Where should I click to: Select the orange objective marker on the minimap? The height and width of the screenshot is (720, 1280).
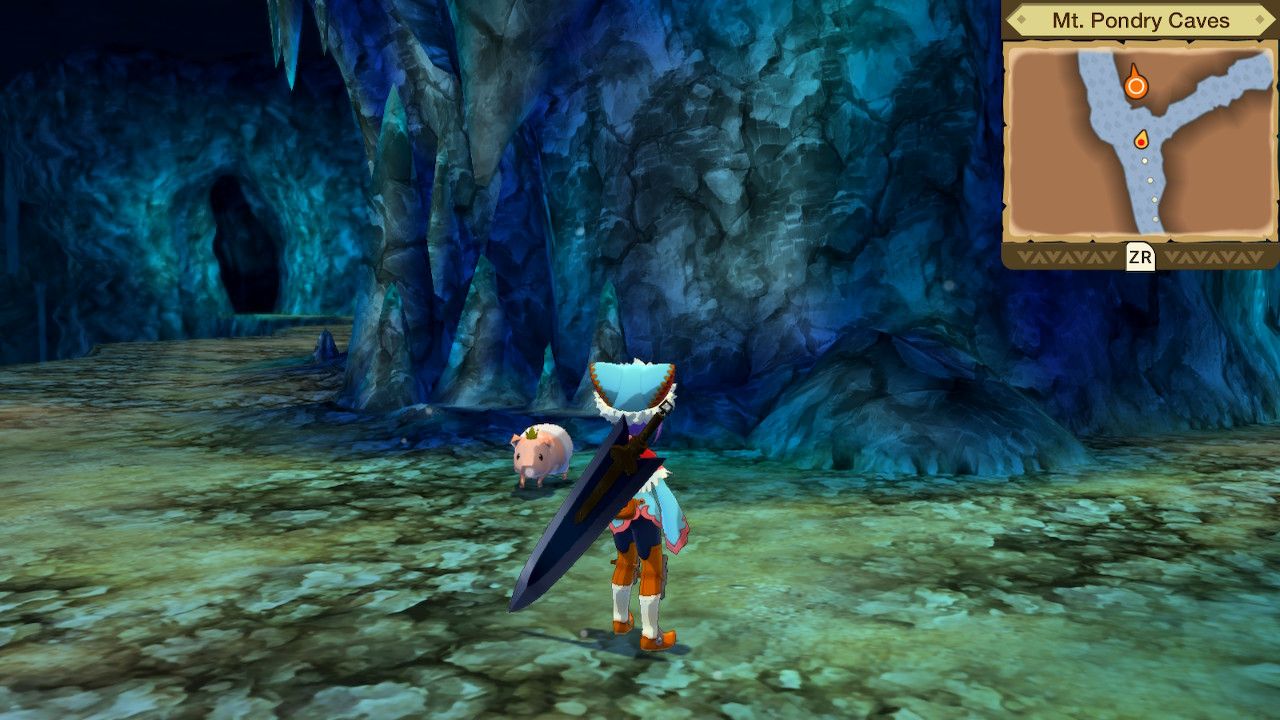(x=1137, y=84)
